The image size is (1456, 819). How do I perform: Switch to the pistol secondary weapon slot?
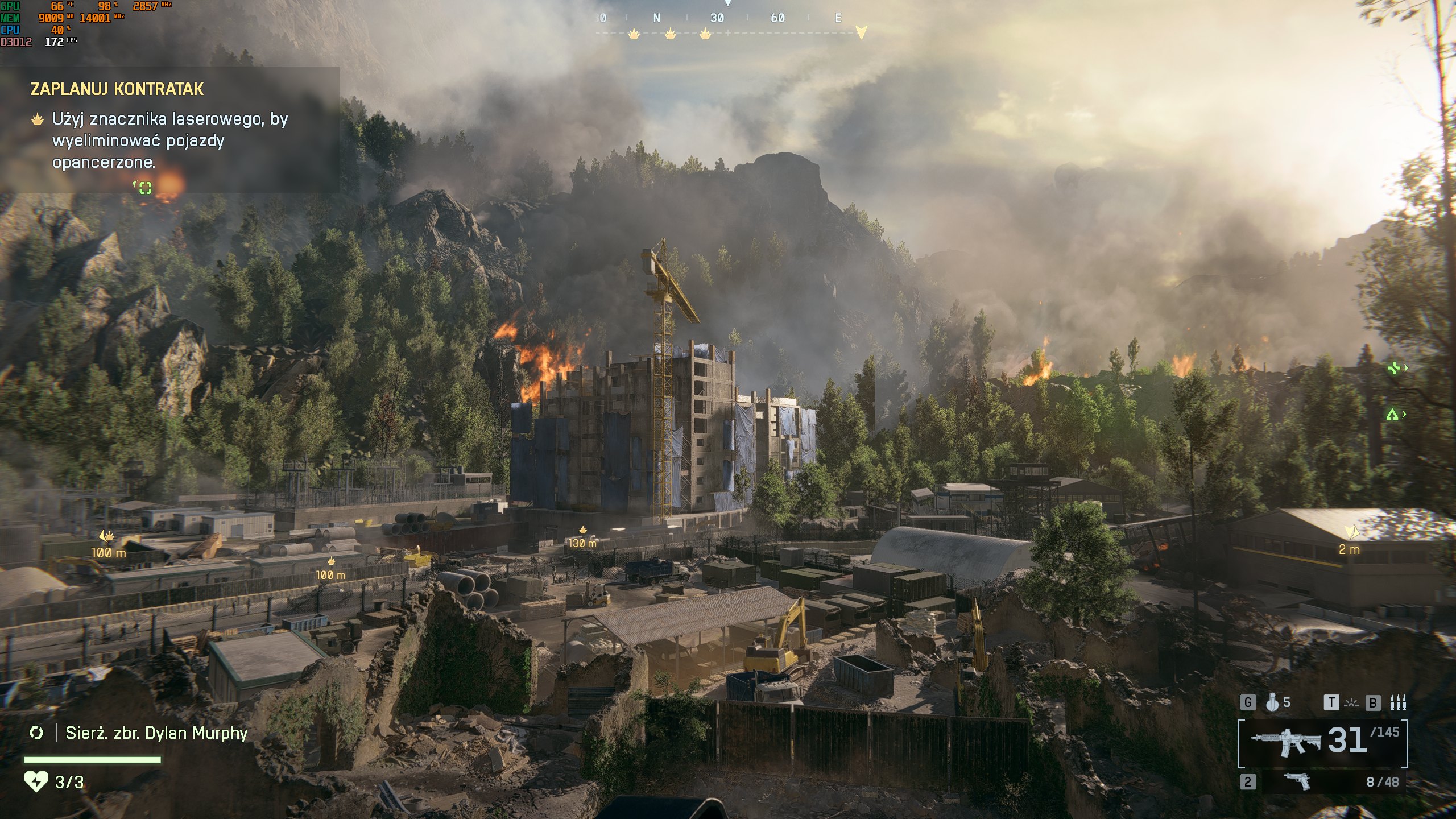(x=1298, y=782)
